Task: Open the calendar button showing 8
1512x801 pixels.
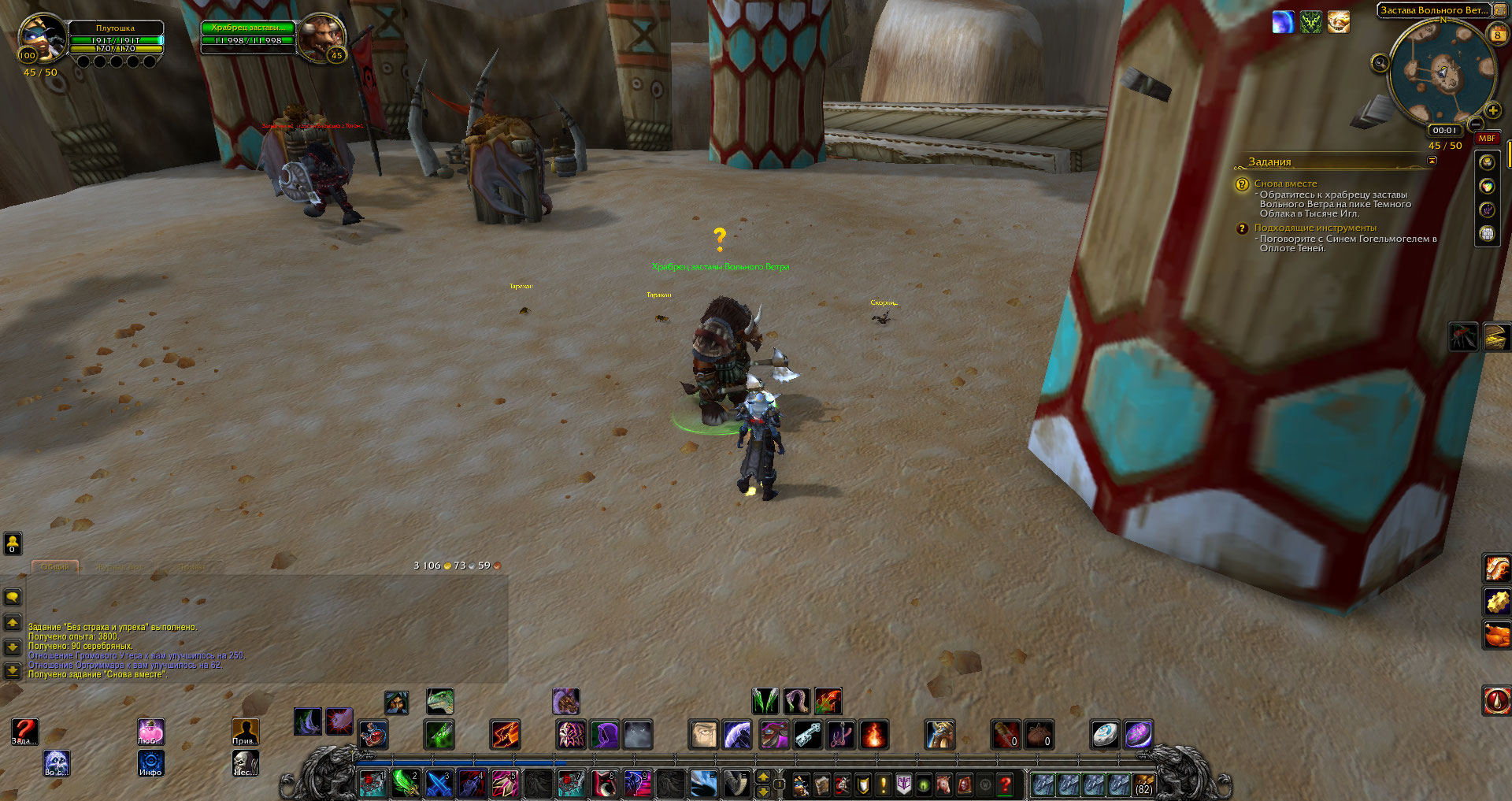Action: tap(1497, 35)
